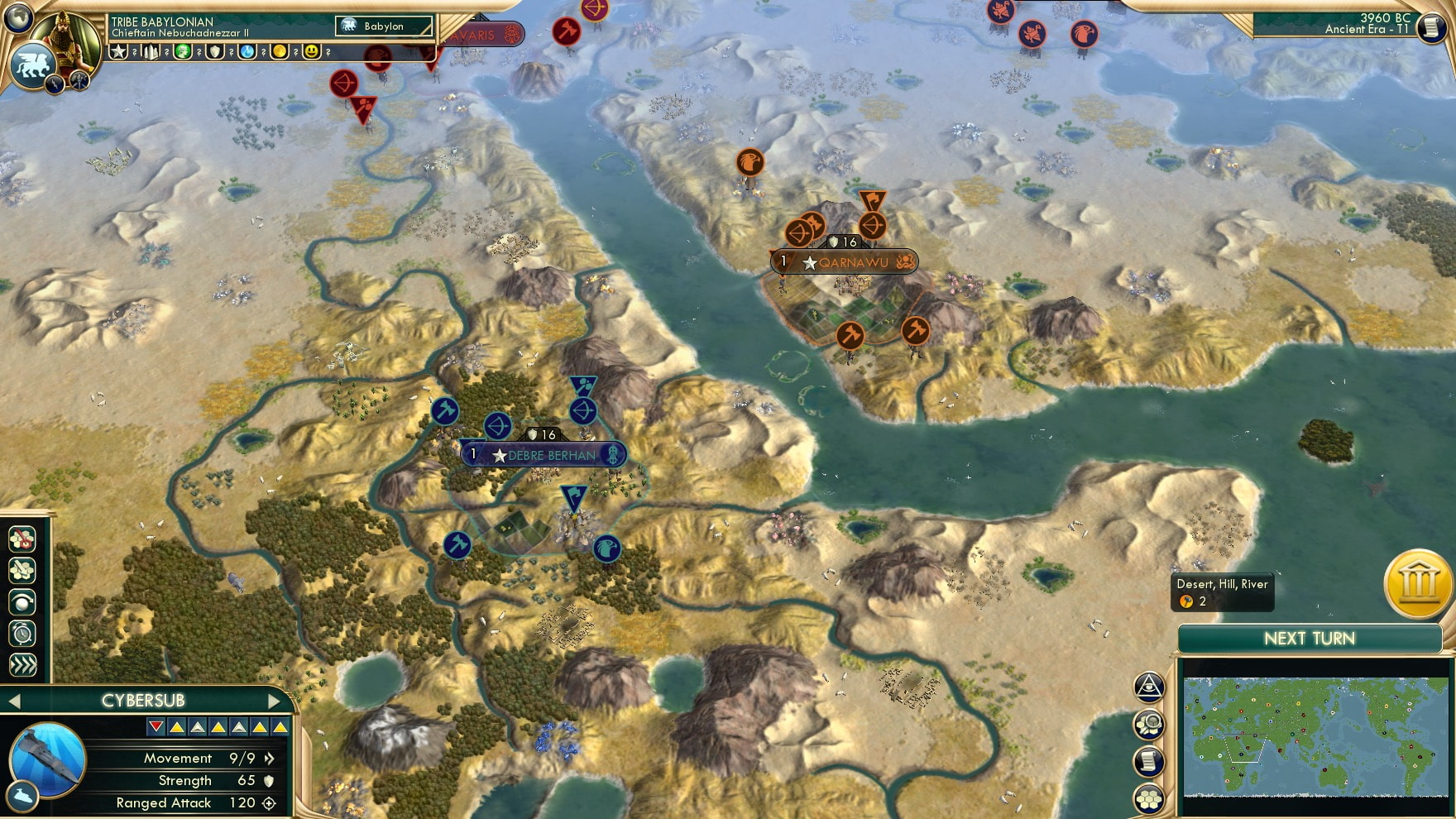
Task: View gold income via coin icon
Action: (280, 52)
